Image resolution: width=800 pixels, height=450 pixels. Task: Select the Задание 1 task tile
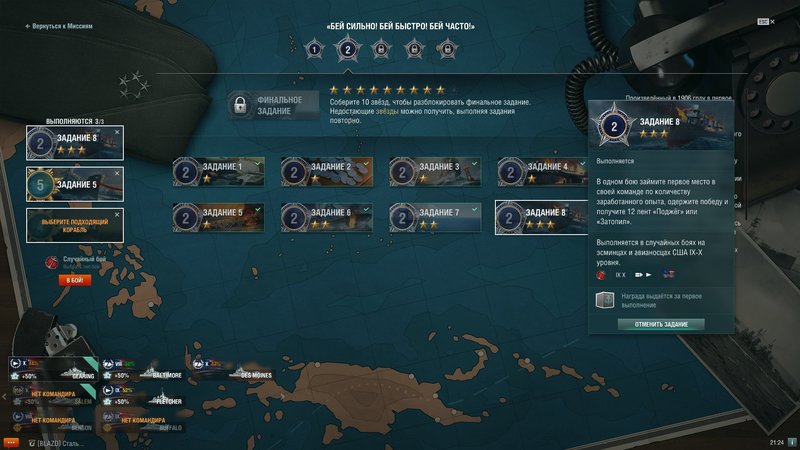[222, 172]
